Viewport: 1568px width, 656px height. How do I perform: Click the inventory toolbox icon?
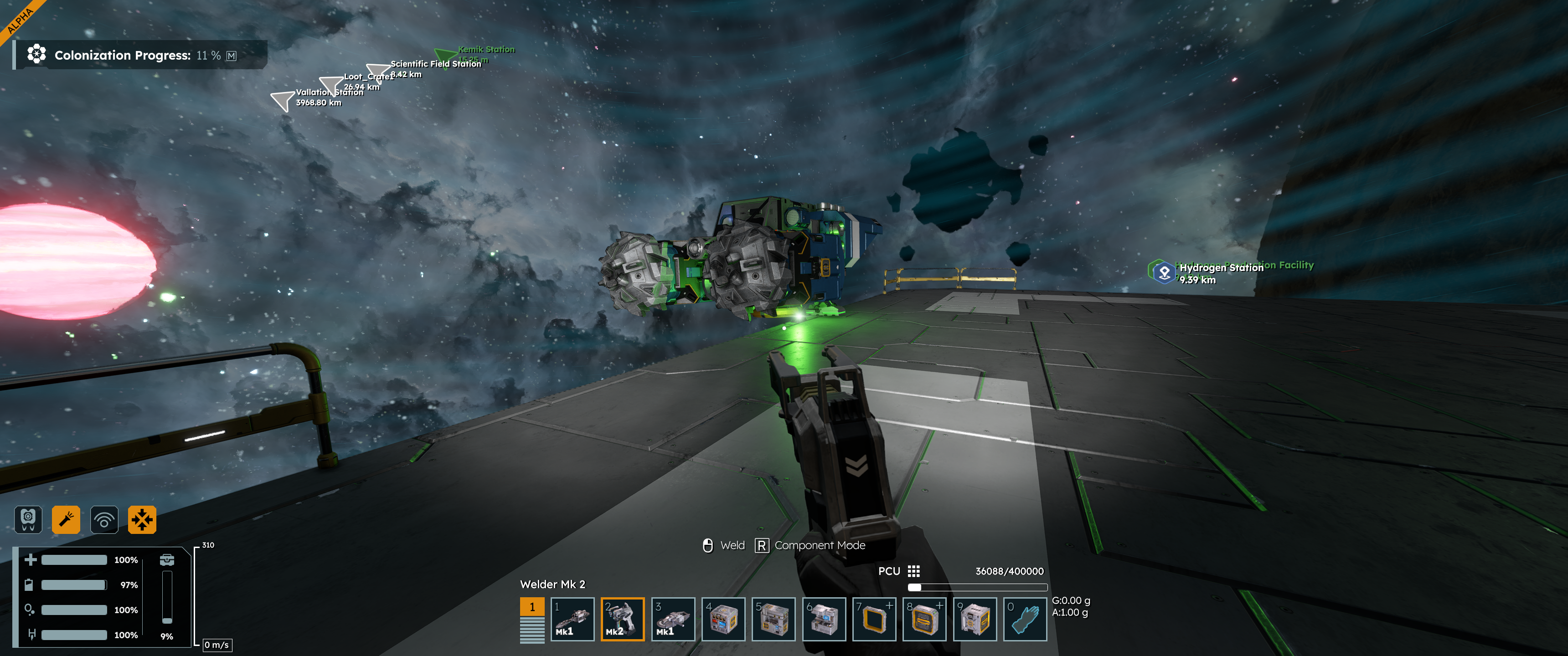167,560
